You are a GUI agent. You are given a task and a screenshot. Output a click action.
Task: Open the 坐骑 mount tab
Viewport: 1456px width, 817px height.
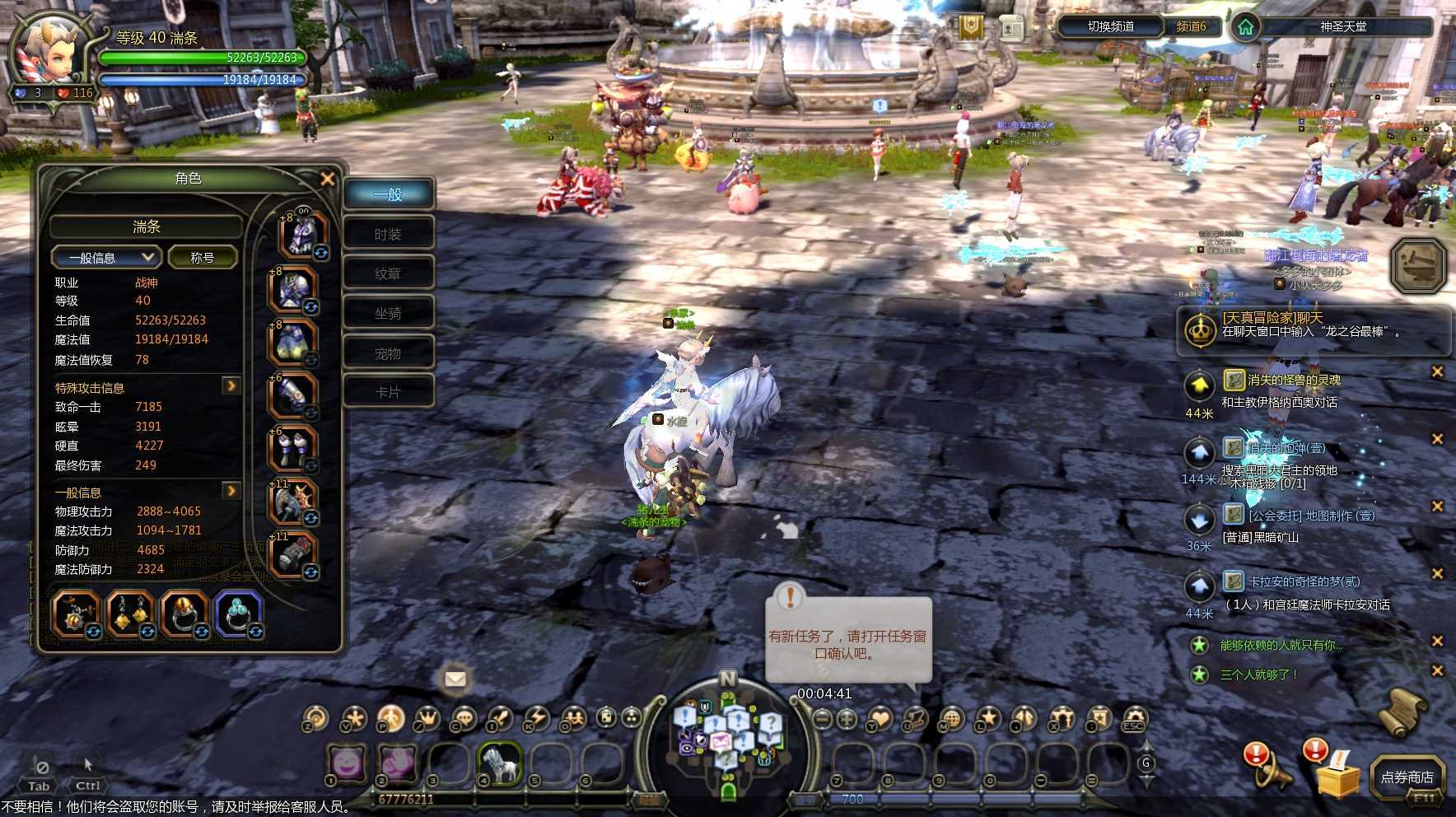click(388, 313)
